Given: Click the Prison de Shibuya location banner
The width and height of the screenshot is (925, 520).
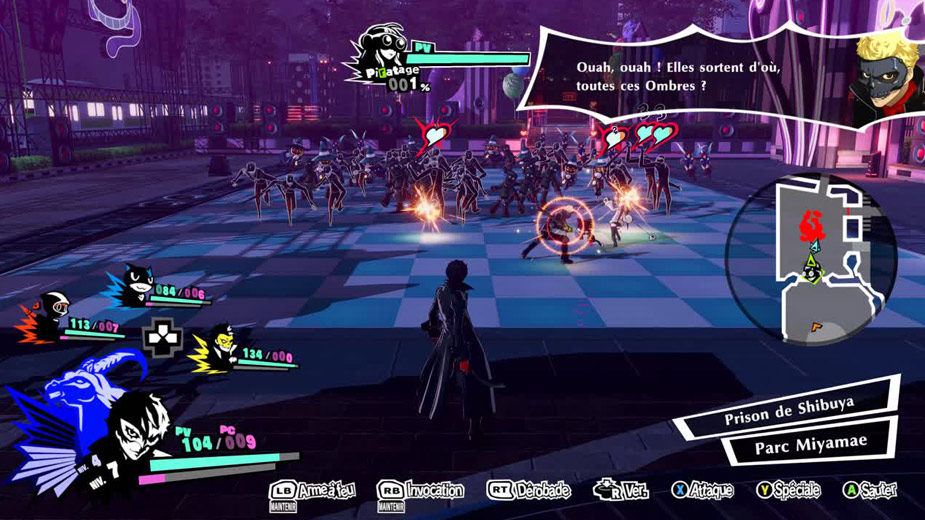Looking at the screenshot, I should tap(789, 412).
